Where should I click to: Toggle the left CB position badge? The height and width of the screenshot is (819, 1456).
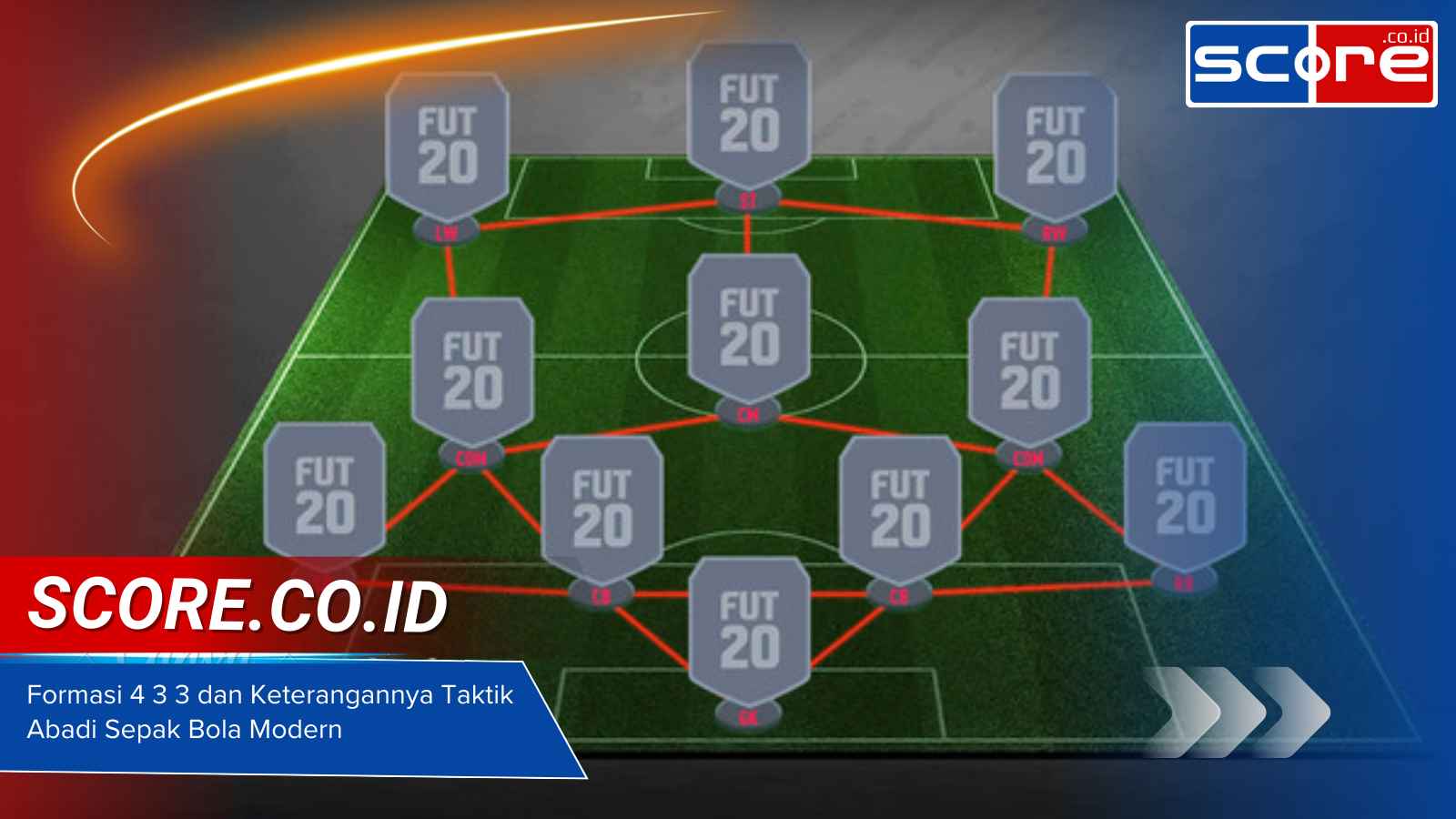click(x=602, y=593)
